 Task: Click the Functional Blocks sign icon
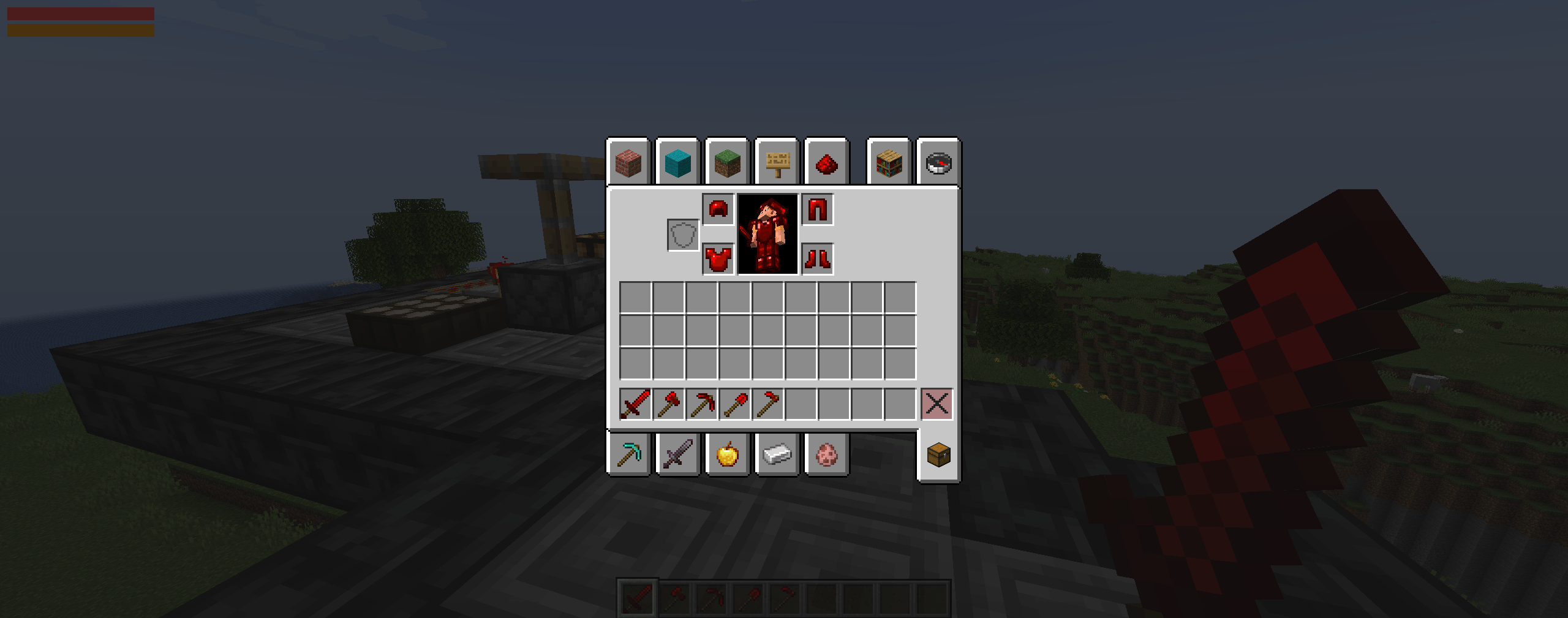(x=778, y=164)
